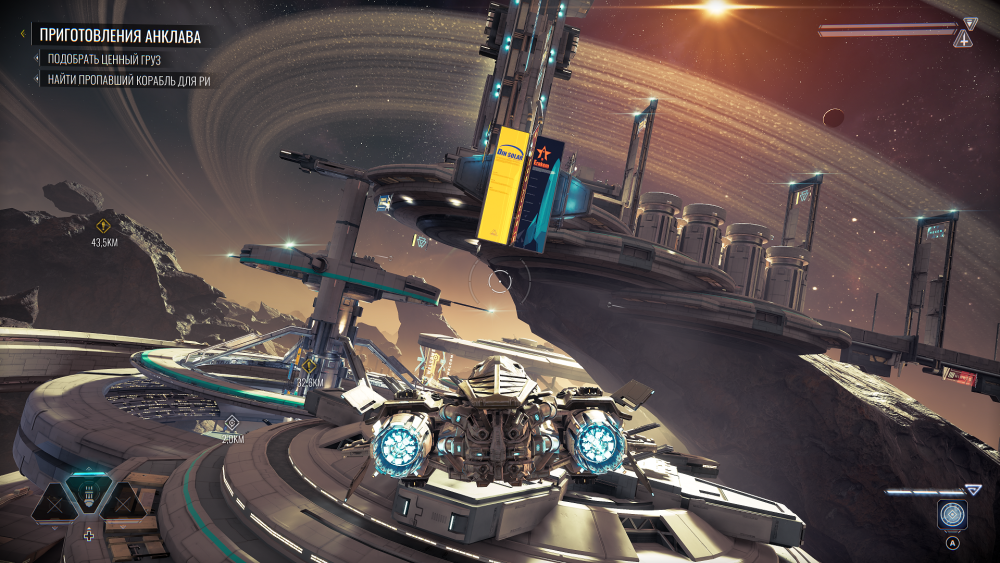Select the Найти пропавший корабль для Ри objective
1000x563 pixels.
pos(128,80)
